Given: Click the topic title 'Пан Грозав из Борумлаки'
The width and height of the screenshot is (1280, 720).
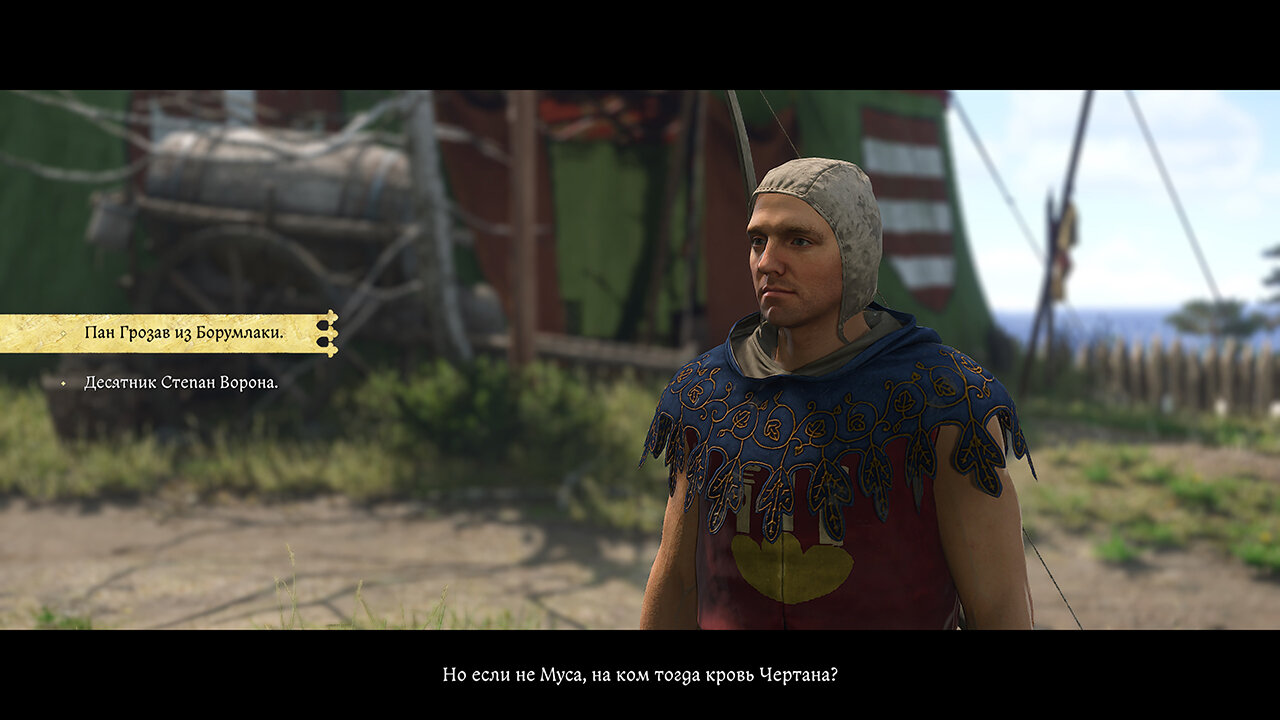Looking at the screenshot, I should [185, 332].
